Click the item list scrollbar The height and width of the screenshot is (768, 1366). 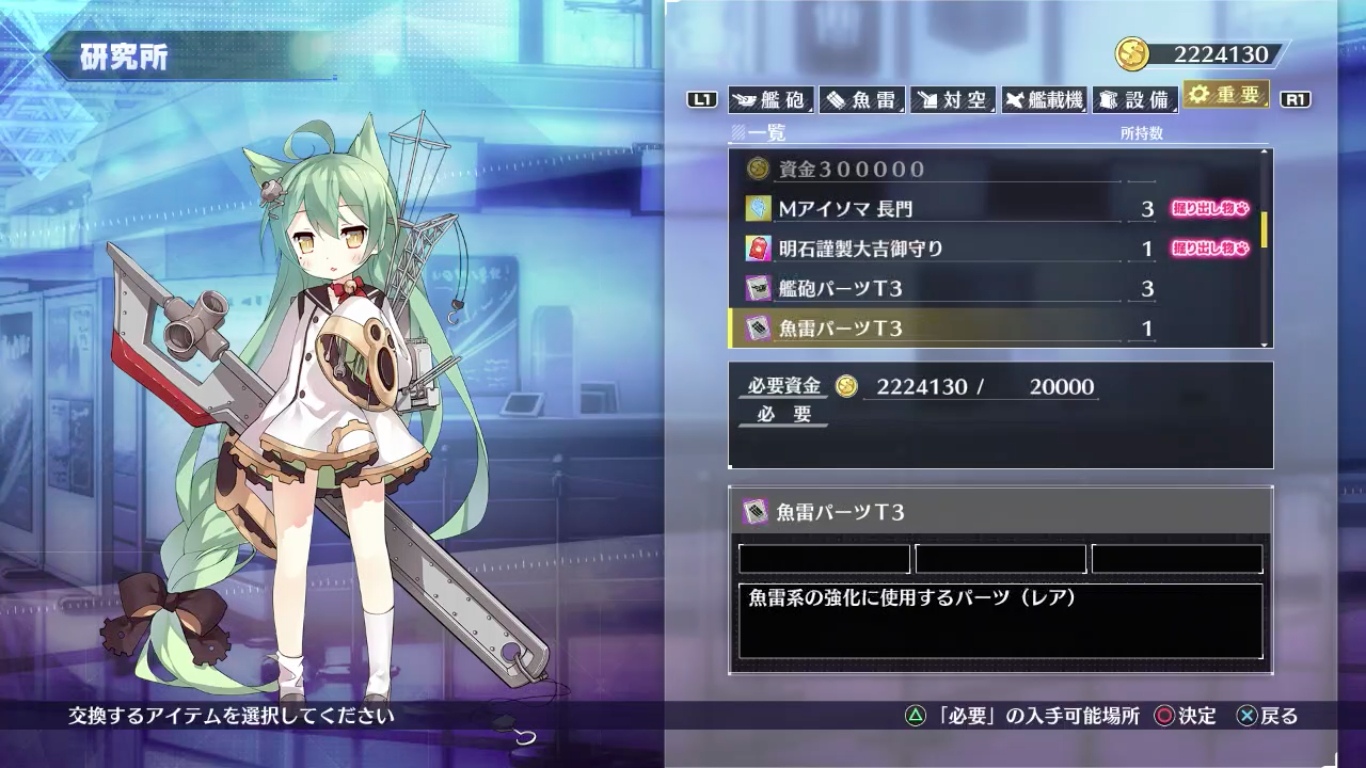(1265, 231)
